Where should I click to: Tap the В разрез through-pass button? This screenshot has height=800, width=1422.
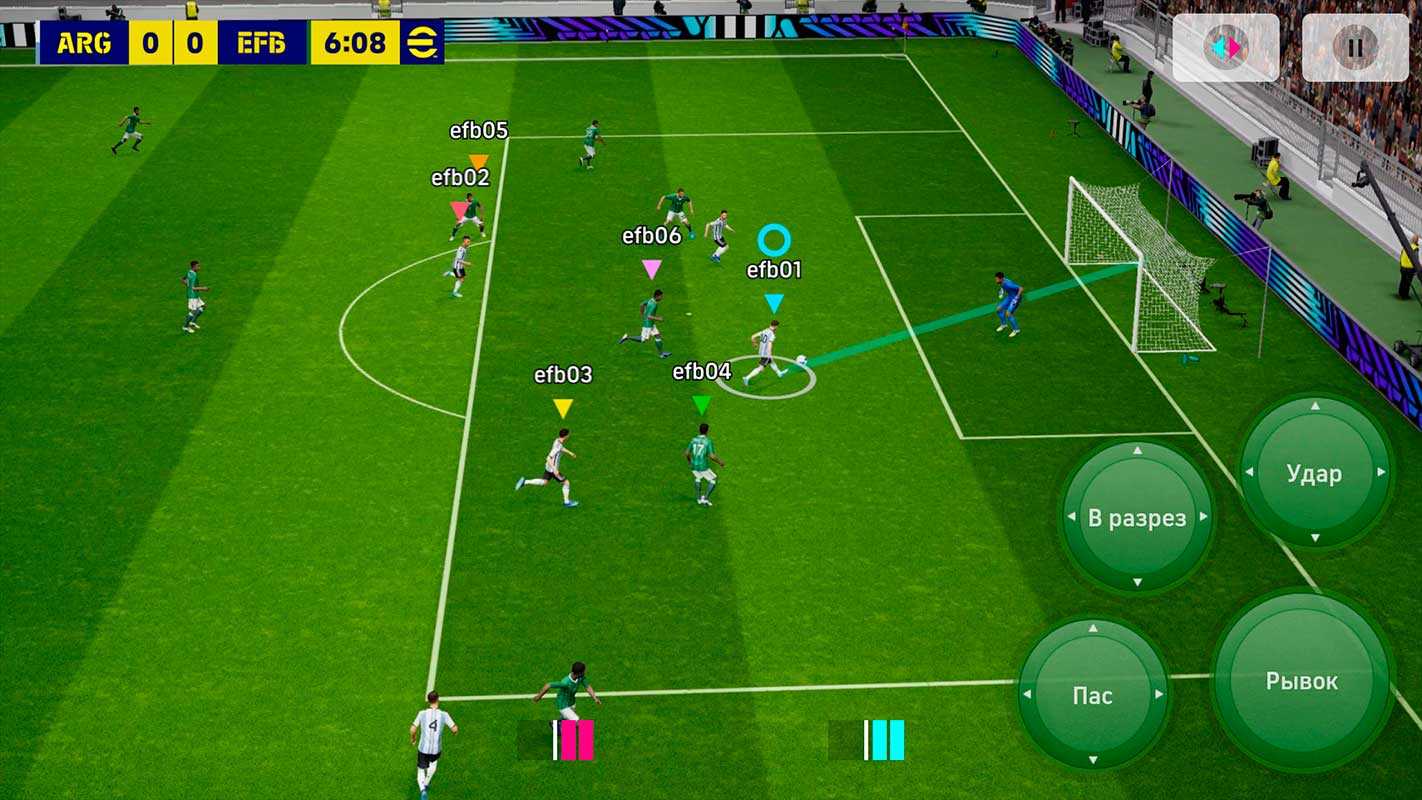tap(1136, 518)
